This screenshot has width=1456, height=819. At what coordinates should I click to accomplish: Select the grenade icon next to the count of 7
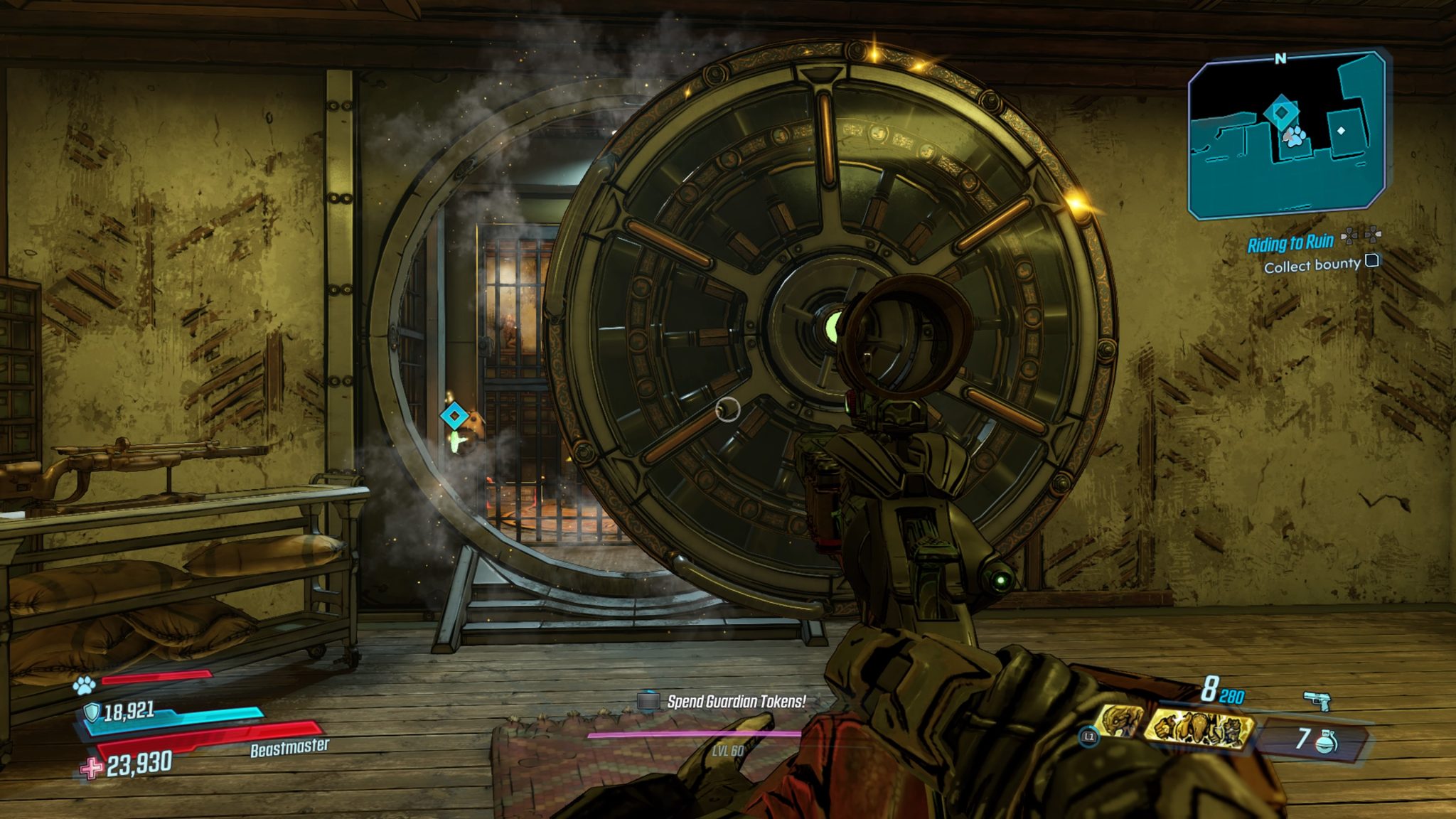coord(1327,741)
